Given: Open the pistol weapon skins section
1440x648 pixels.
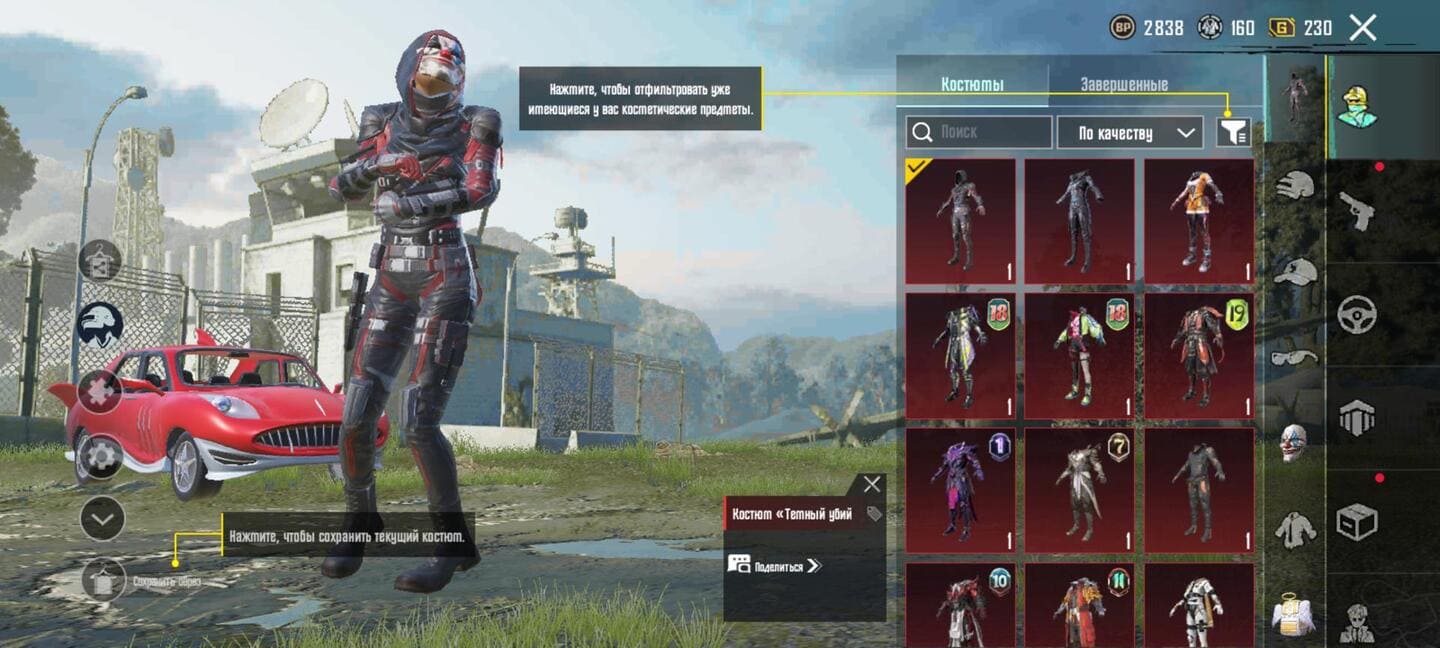Looking at the screenshot, I should (x=1357, y=210).
